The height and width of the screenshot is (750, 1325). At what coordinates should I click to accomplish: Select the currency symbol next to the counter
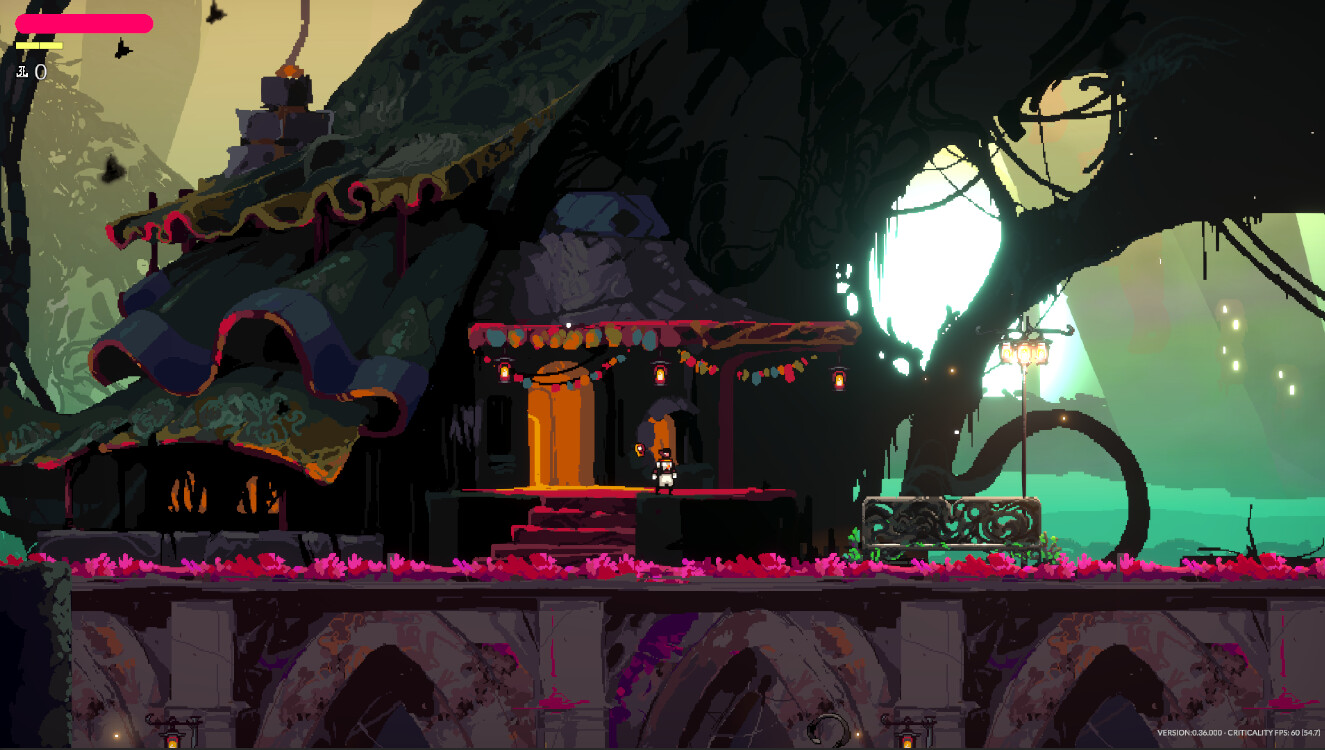(x=22, y=72)
